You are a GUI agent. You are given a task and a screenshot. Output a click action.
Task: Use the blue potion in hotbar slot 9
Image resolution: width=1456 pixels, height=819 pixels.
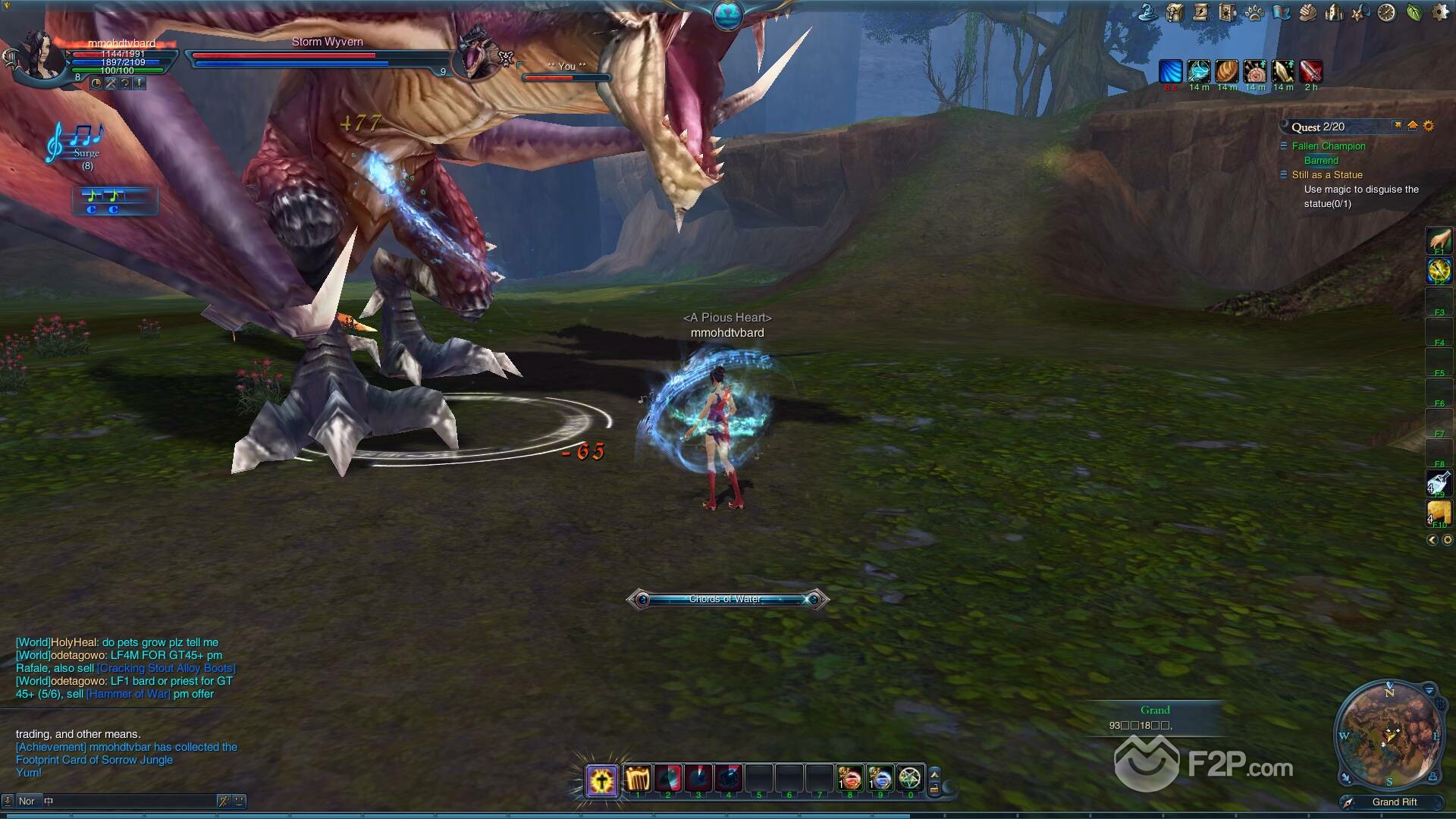pyautogui.click(x=880, y=779)
